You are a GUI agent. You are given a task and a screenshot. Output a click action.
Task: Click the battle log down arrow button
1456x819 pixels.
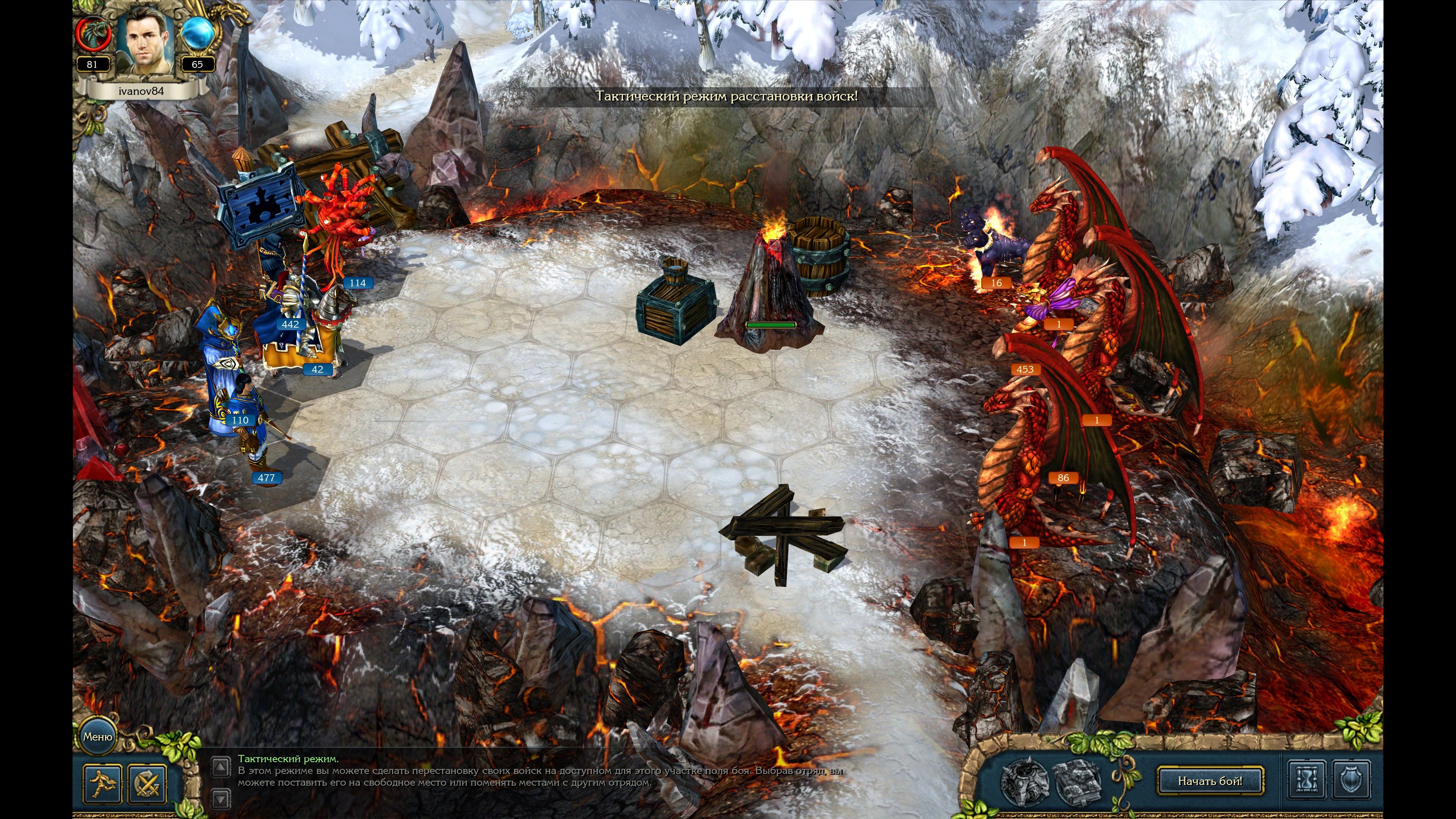(x=220, y=798)
